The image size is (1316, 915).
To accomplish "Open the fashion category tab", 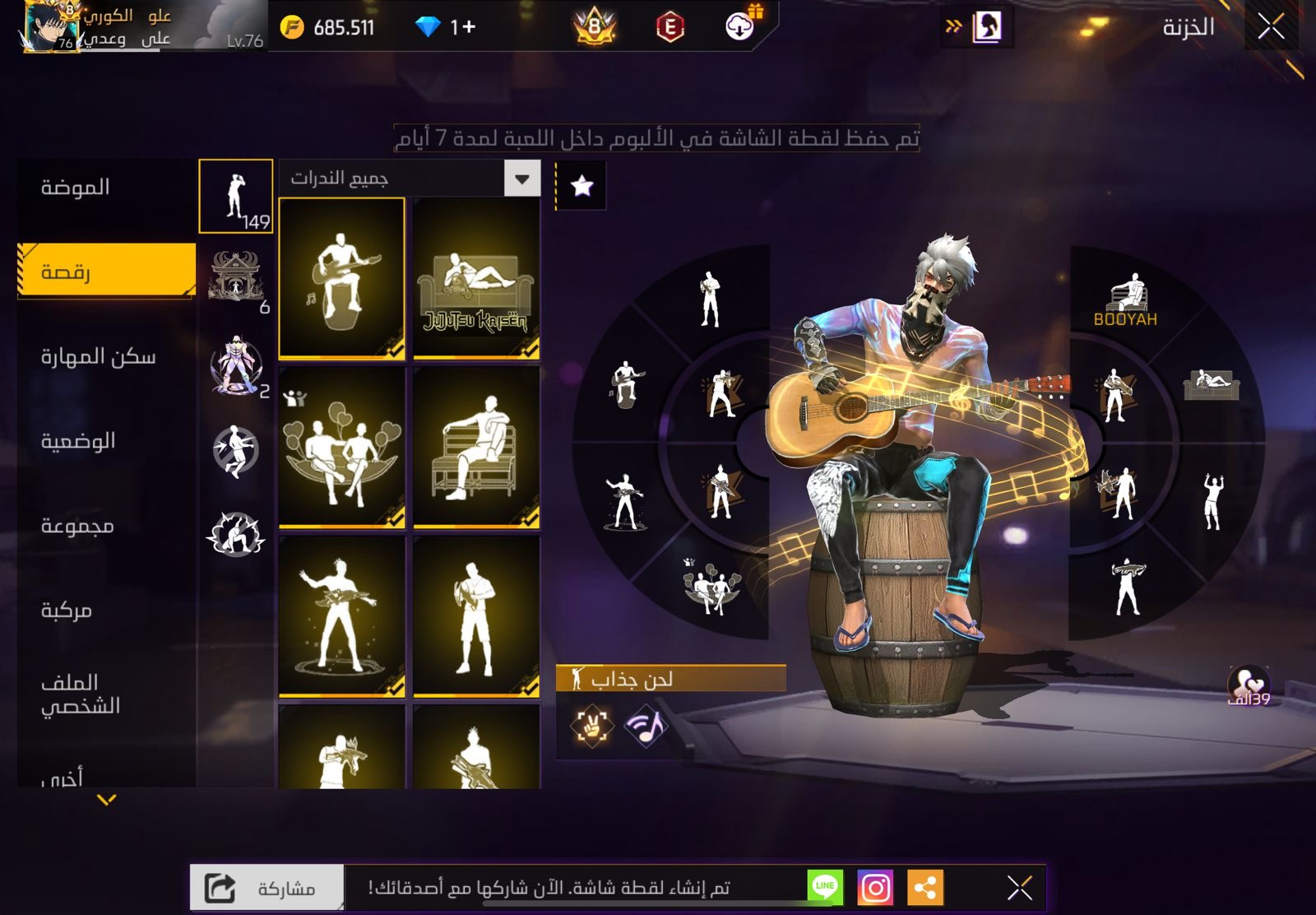I will click(76, 188).
